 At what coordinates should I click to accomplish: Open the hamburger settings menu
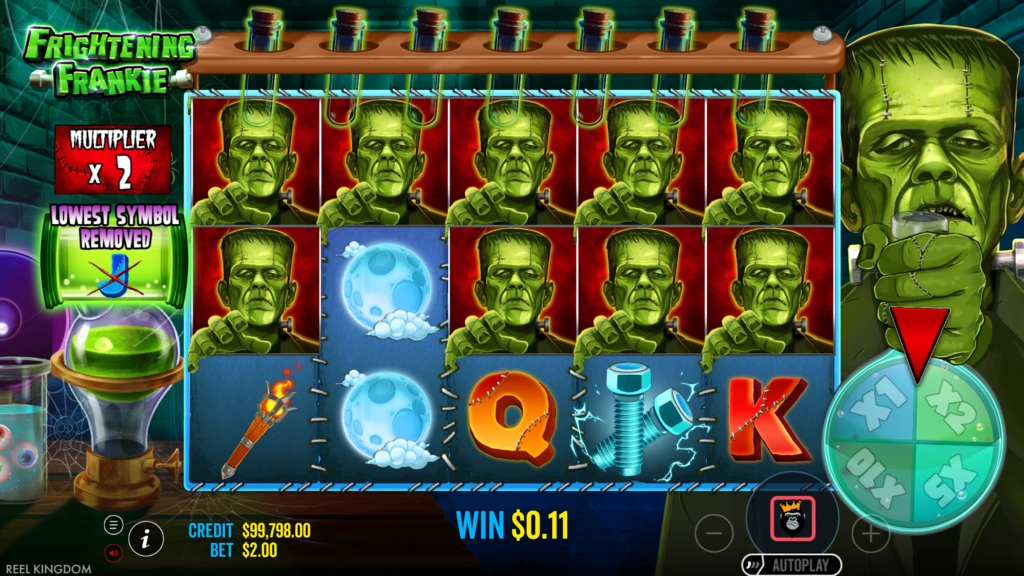113,525
